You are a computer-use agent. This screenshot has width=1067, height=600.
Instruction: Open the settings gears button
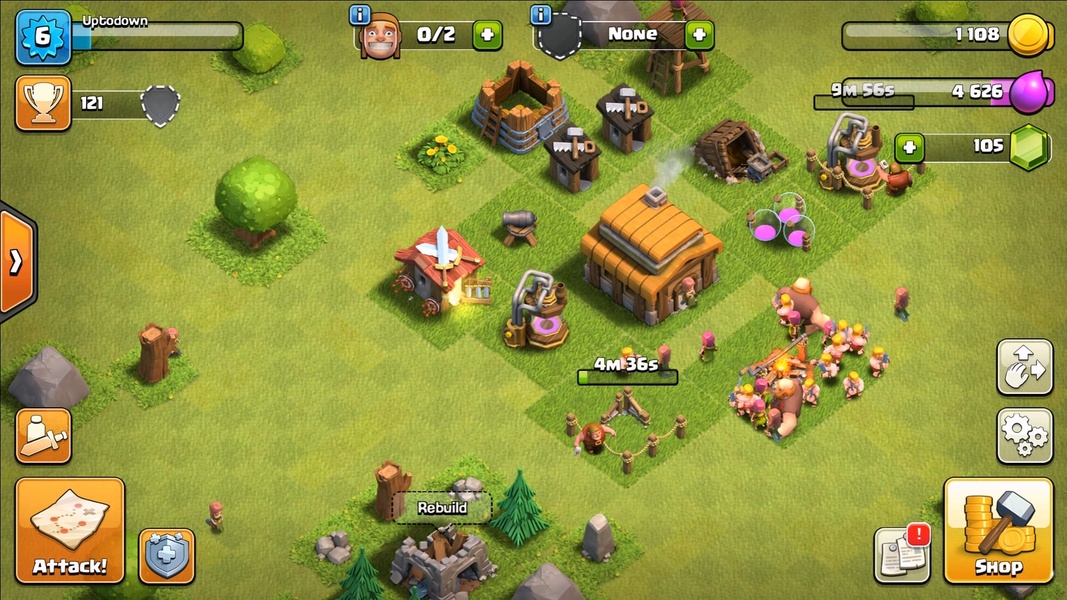pos(1024,435)
